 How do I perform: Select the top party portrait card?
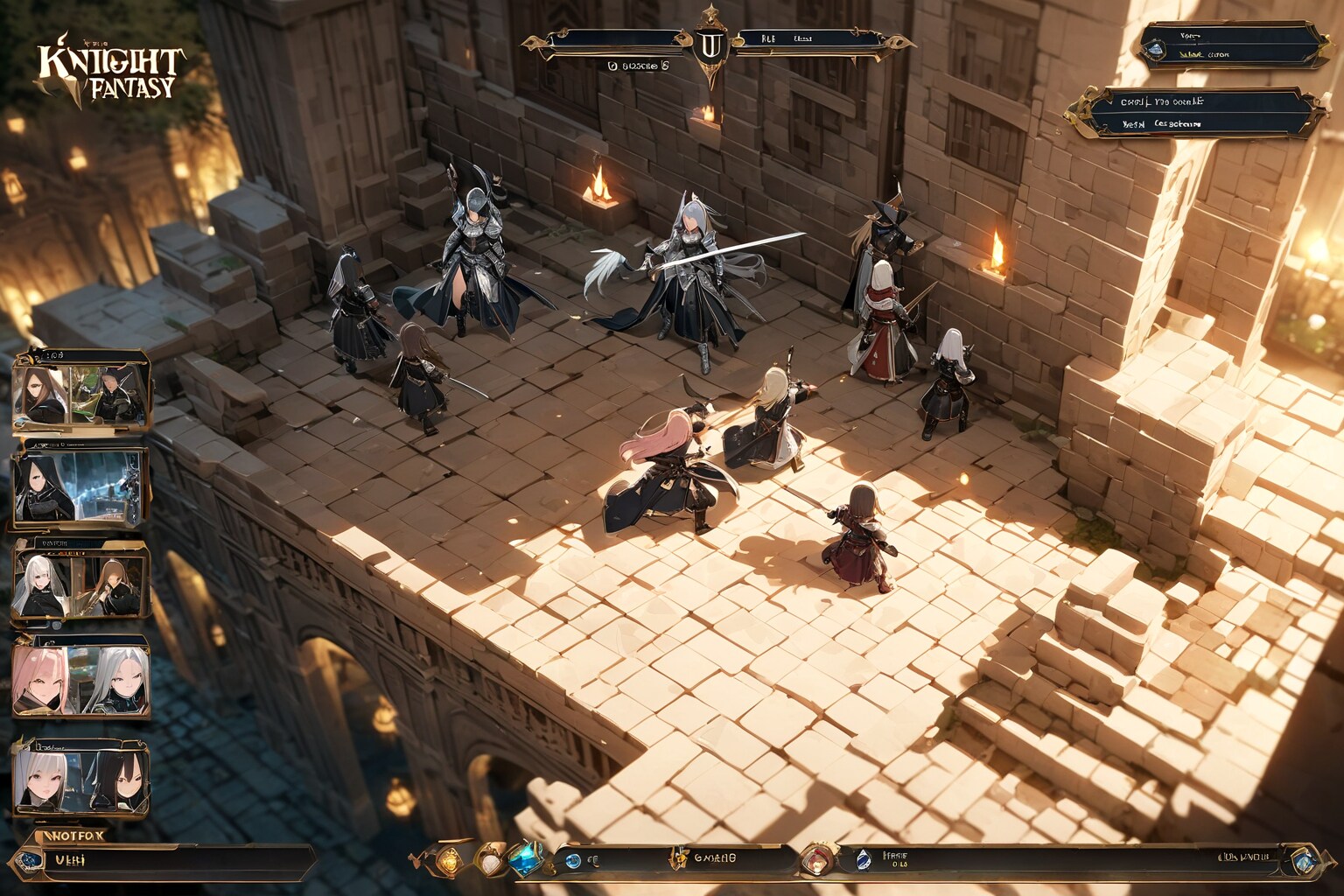[80, 393]
